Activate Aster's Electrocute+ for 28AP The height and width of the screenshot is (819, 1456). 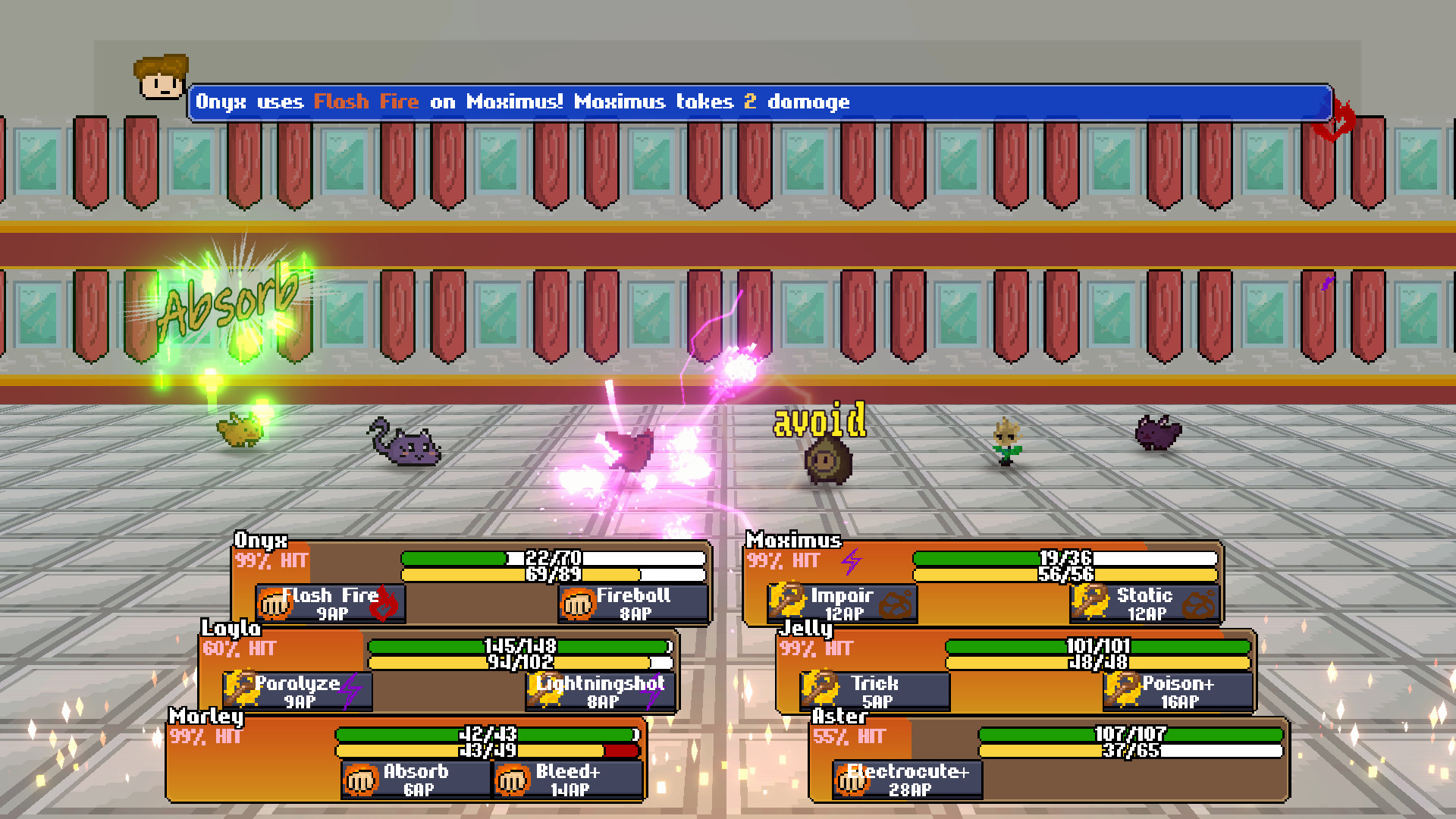point(855,780)
